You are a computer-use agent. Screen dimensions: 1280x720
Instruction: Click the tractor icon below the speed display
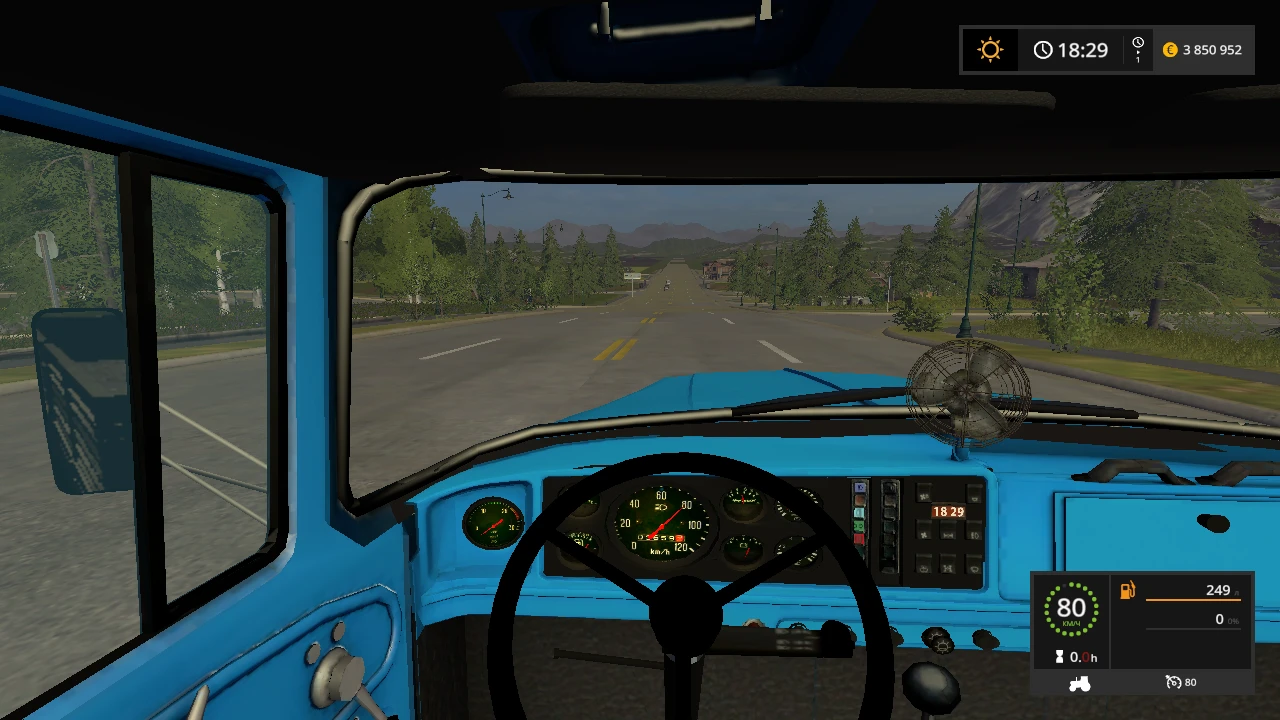point(1081,682)
